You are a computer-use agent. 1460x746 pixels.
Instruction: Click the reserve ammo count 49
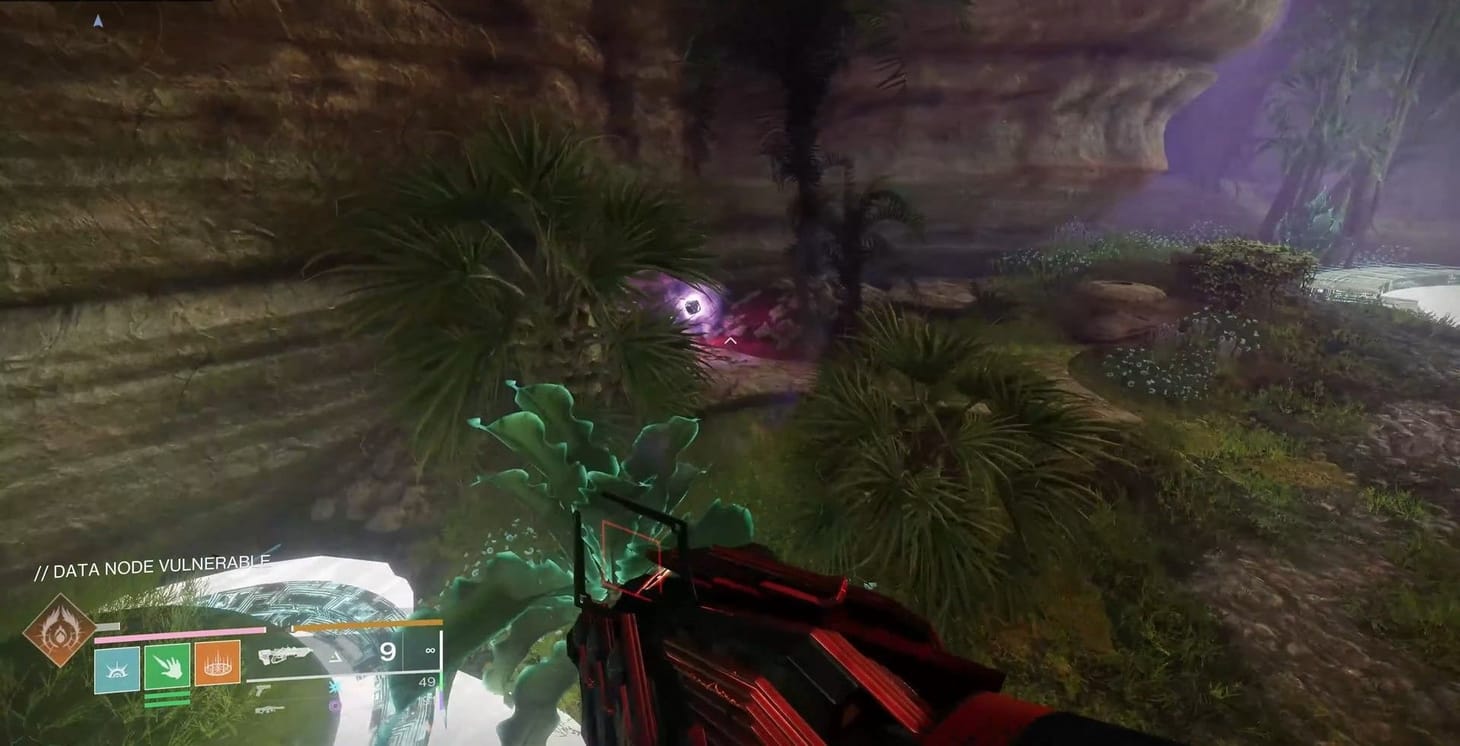pos(426,683)
